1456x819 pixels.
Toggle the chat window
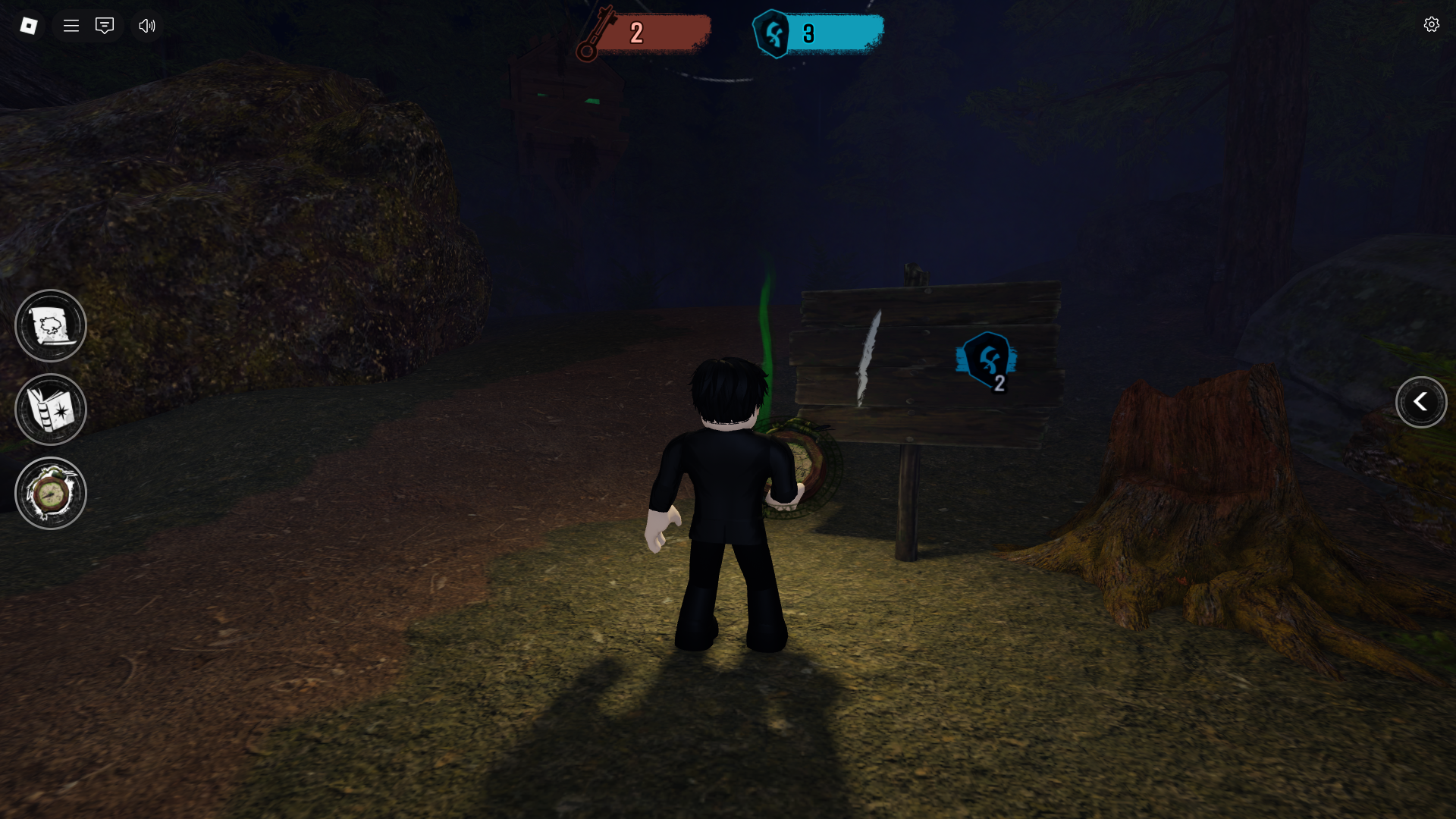pyautogui.click(x=105, y=26)
